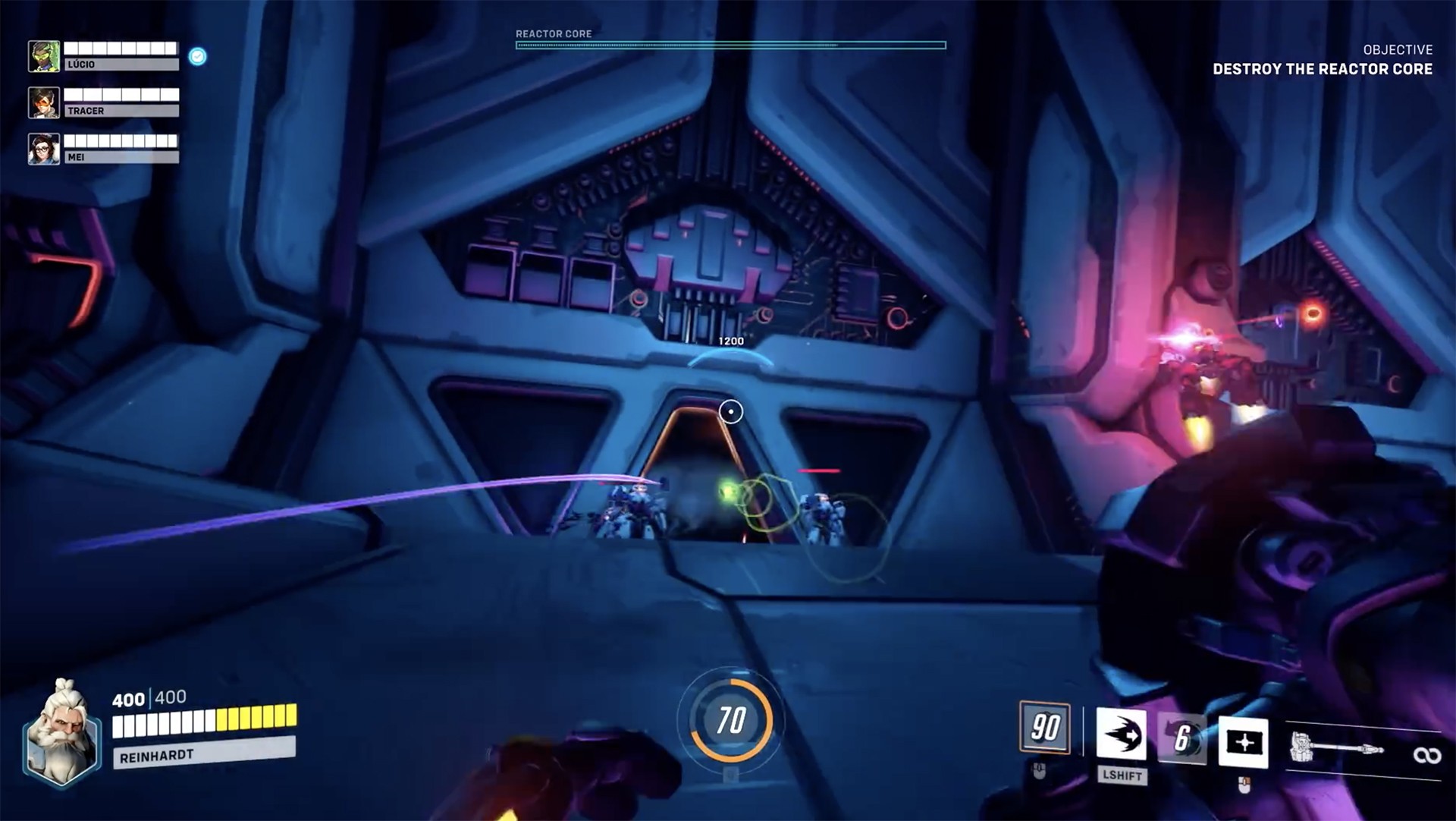Select Mei's teammate portrait
The width and height of the screenshot is (1456, 821).
pos(44,149)
